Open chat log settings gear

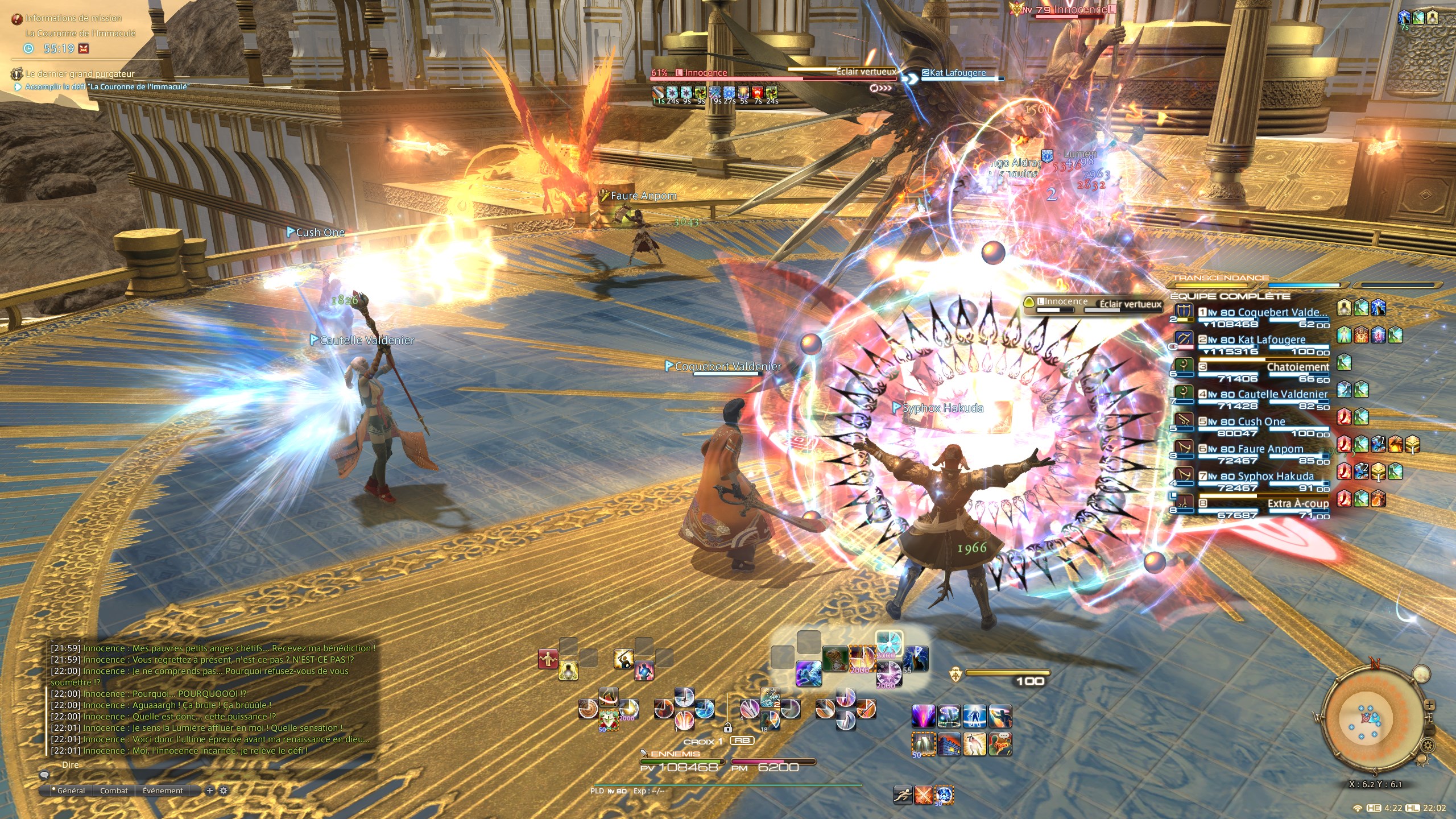point(224,791)
